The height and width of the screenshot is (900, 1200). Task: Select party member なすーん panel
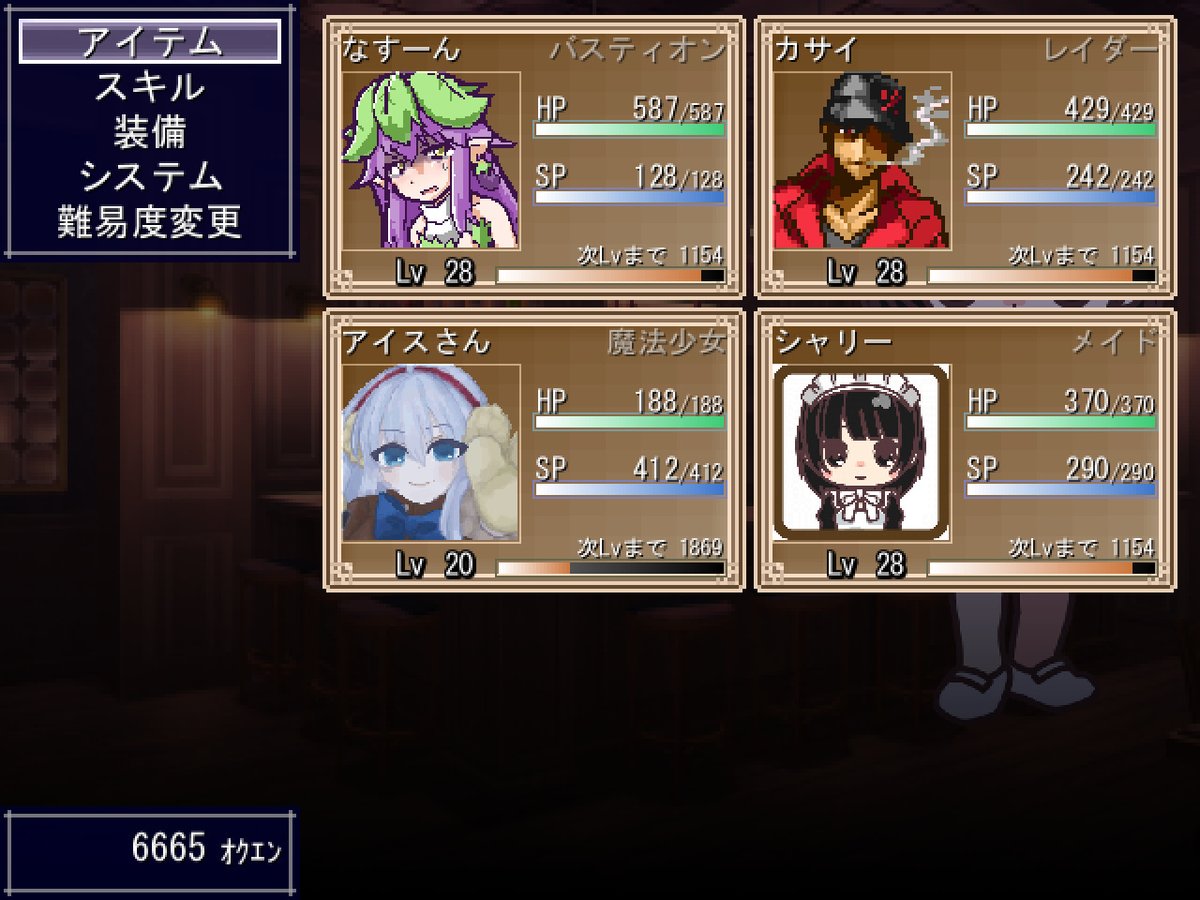point(533,158)
